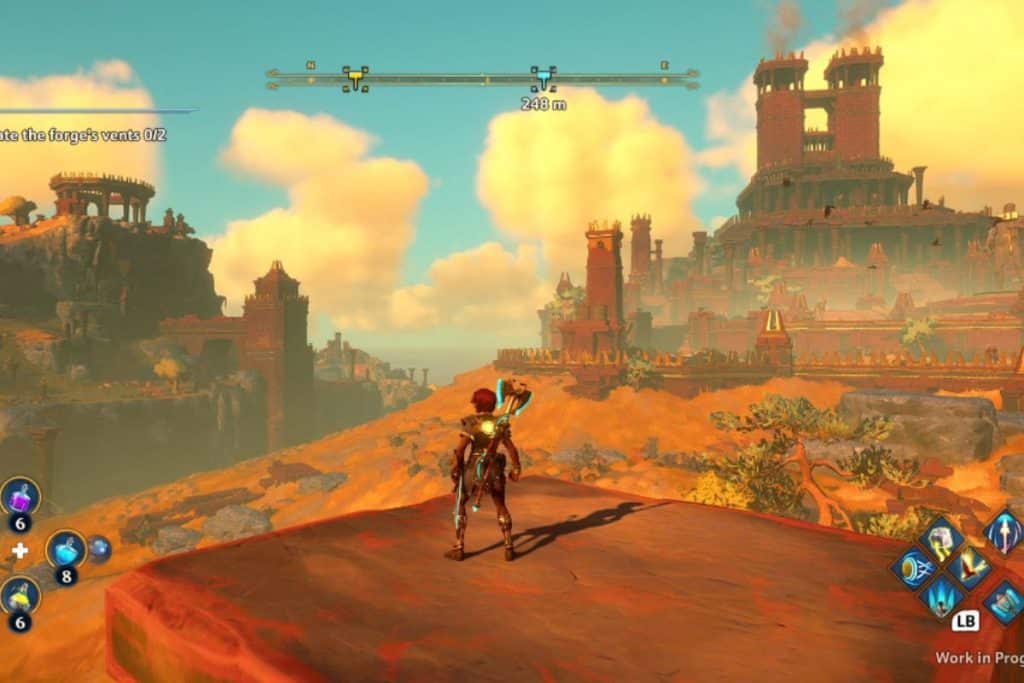Trigger the red hammer strike ability
Viewport: 1024px width, 683px height.
(968, 567)
